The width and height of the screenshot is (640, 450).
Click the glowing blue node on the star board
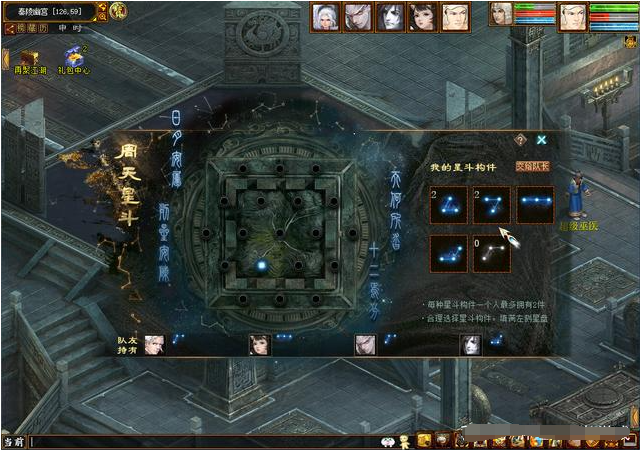(261, 266)
